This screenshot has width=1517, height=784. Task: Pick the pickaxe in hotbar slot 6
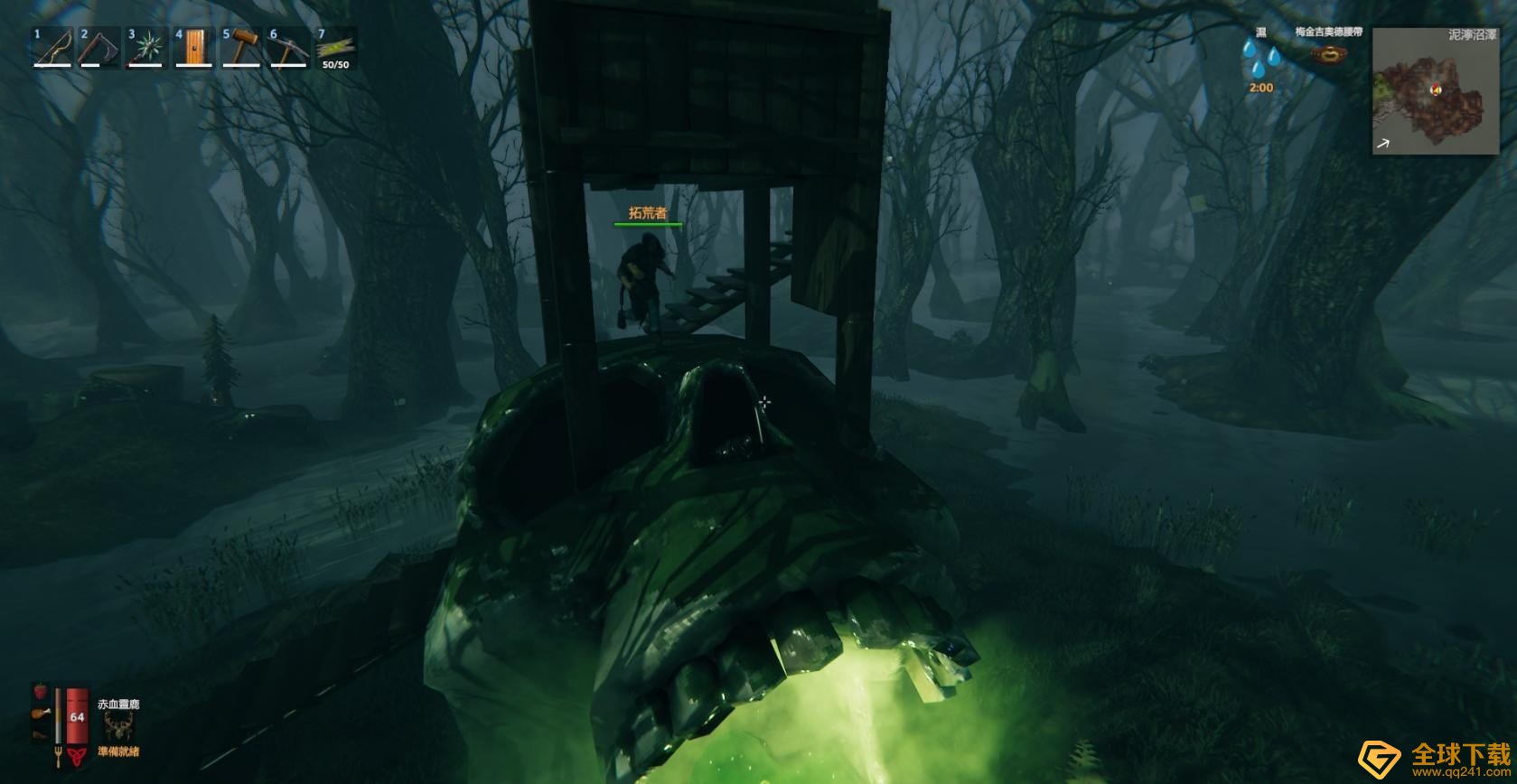coord(288,47)
